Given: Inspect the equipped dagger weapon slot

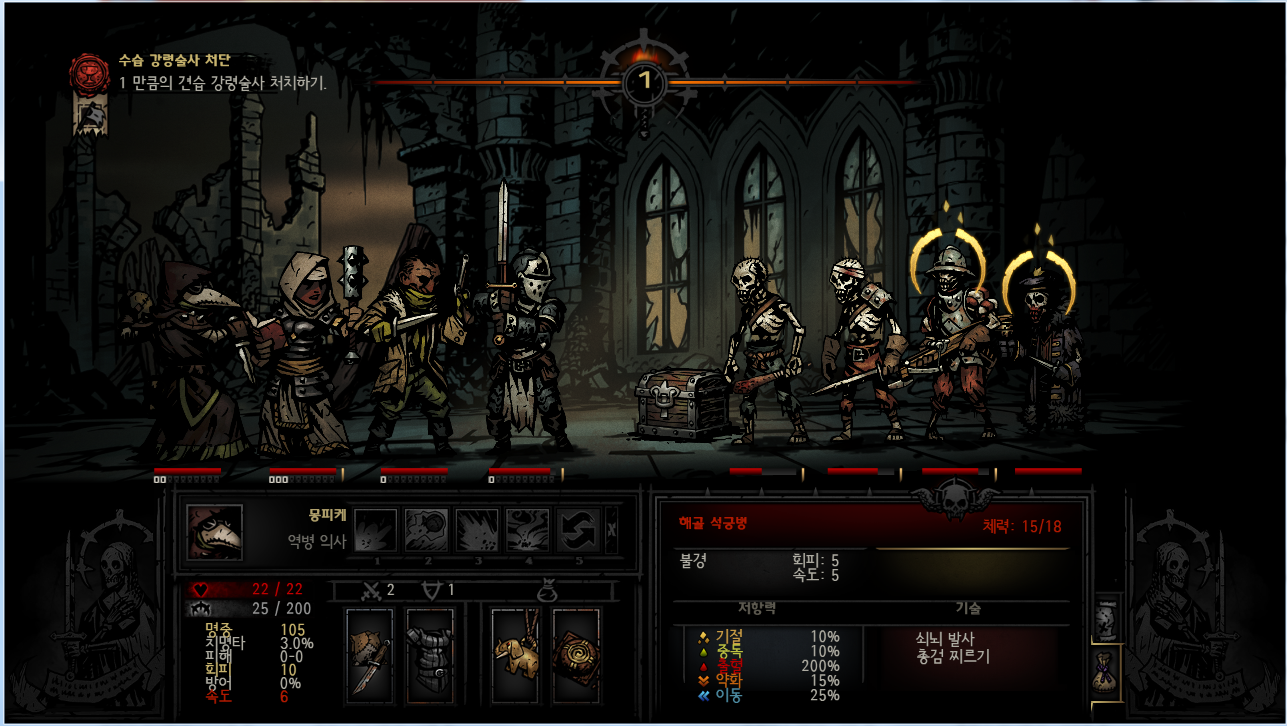Looking at the screenshot, I should click(369, 653).
